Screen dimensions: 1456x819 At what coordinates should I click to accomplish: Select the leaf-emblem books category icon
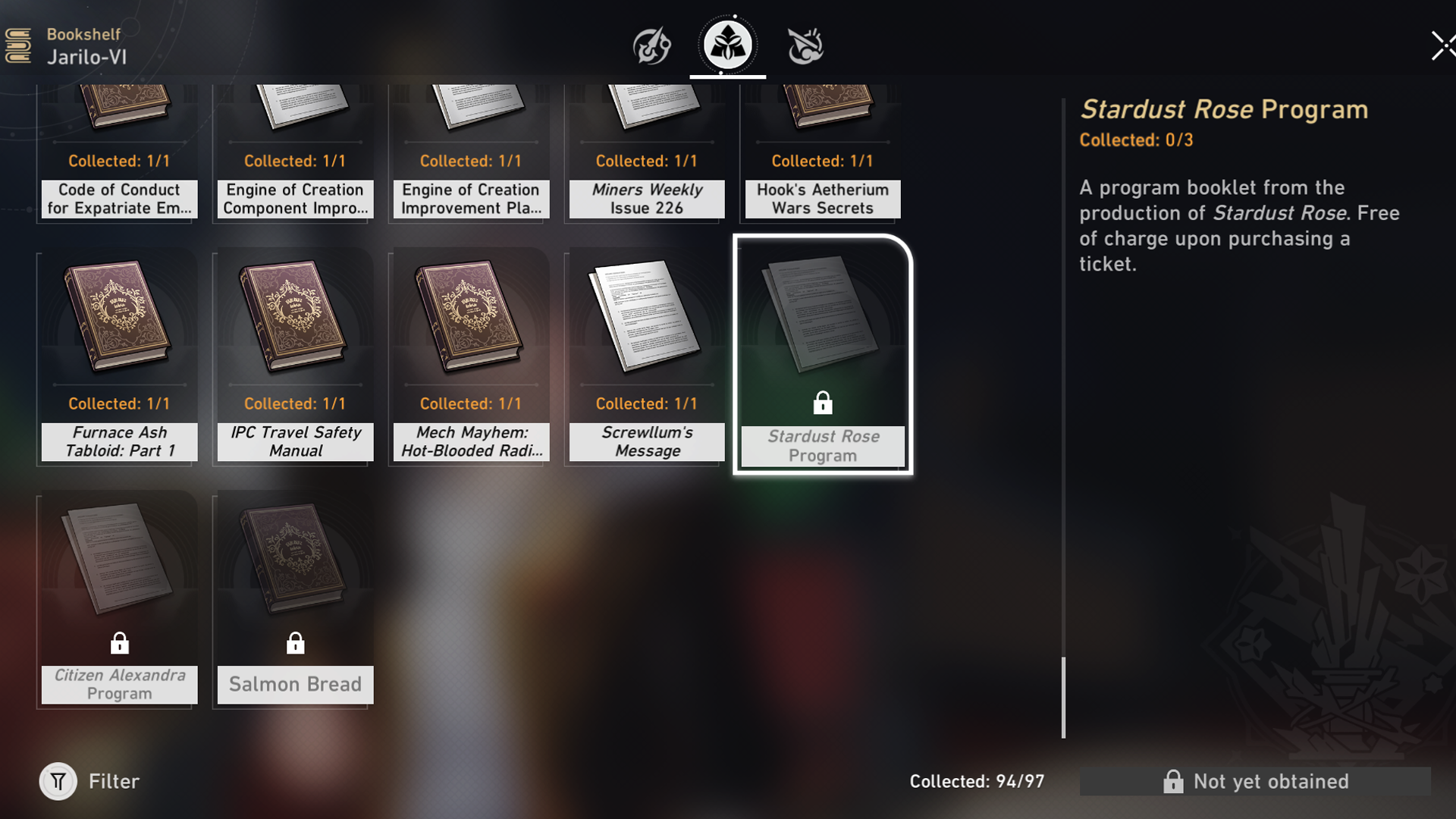point(726,44)
